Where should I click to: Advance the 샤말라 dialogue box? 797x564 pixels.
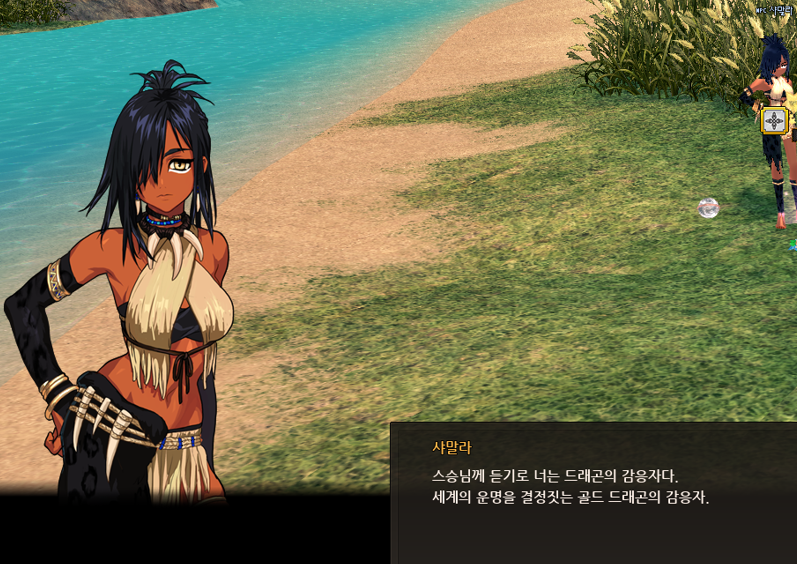click(593, 492)
